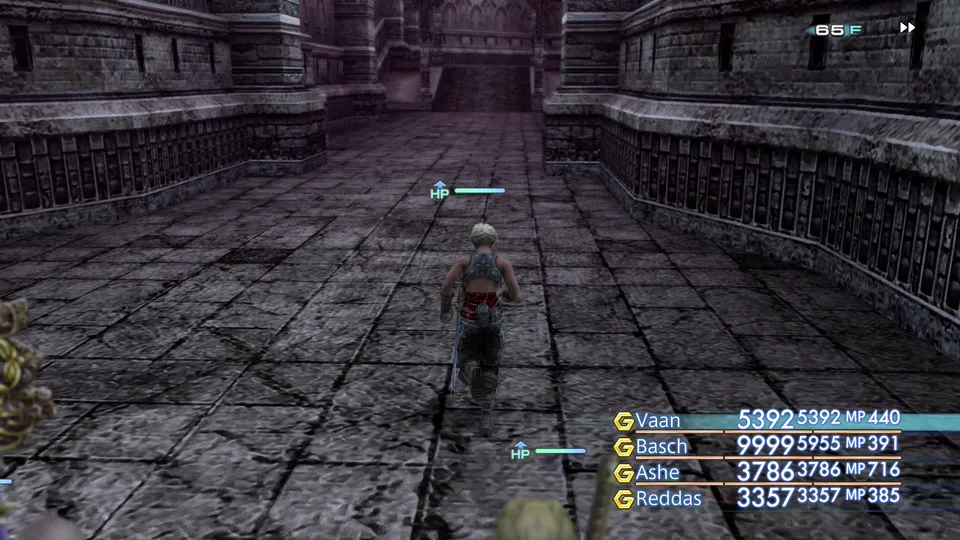Select Basch in the party list

click(x=662, y=445)
